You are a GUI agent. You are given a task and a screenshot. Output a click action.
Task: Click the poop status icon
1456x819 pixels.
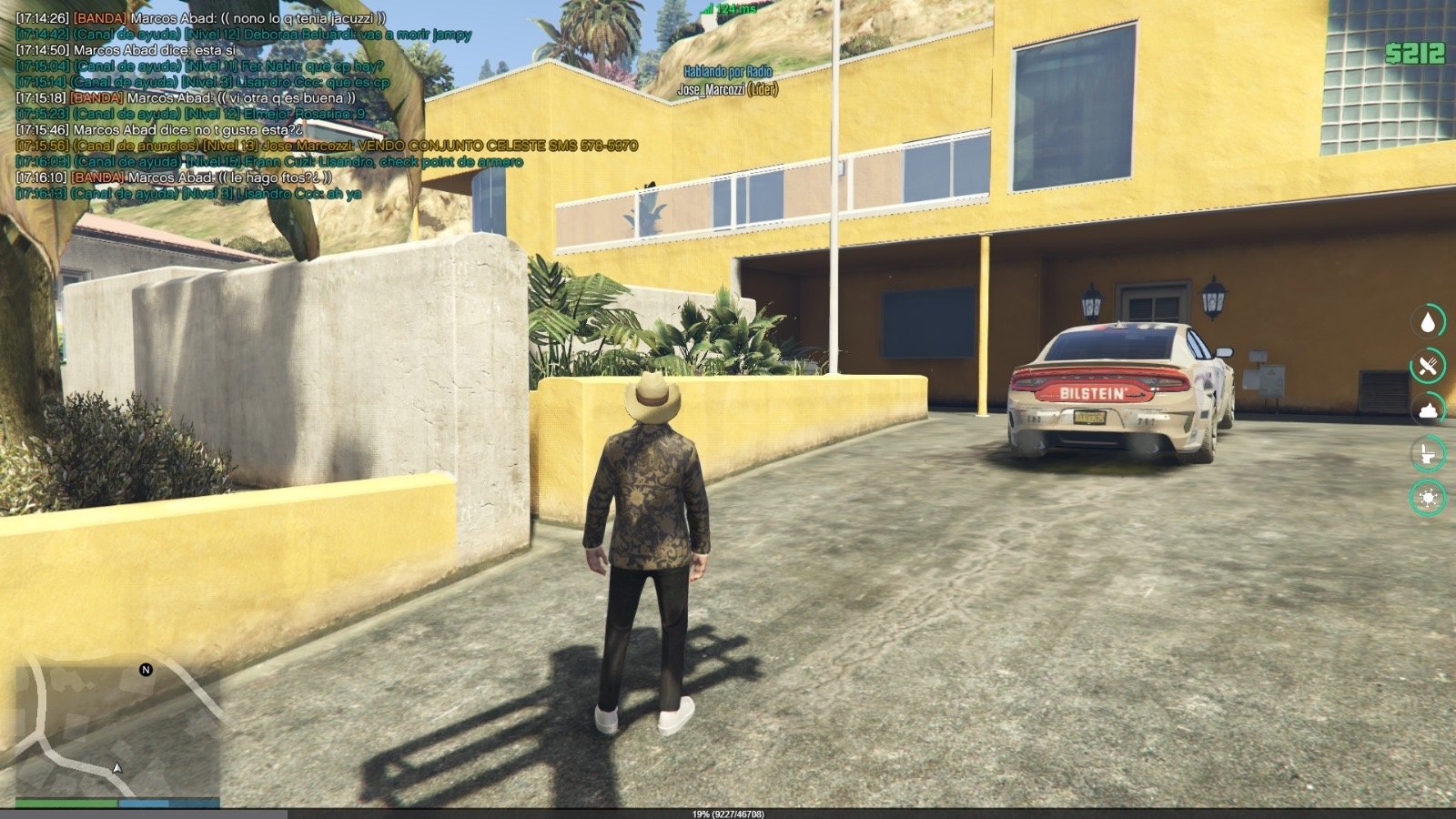[1428, 409]
